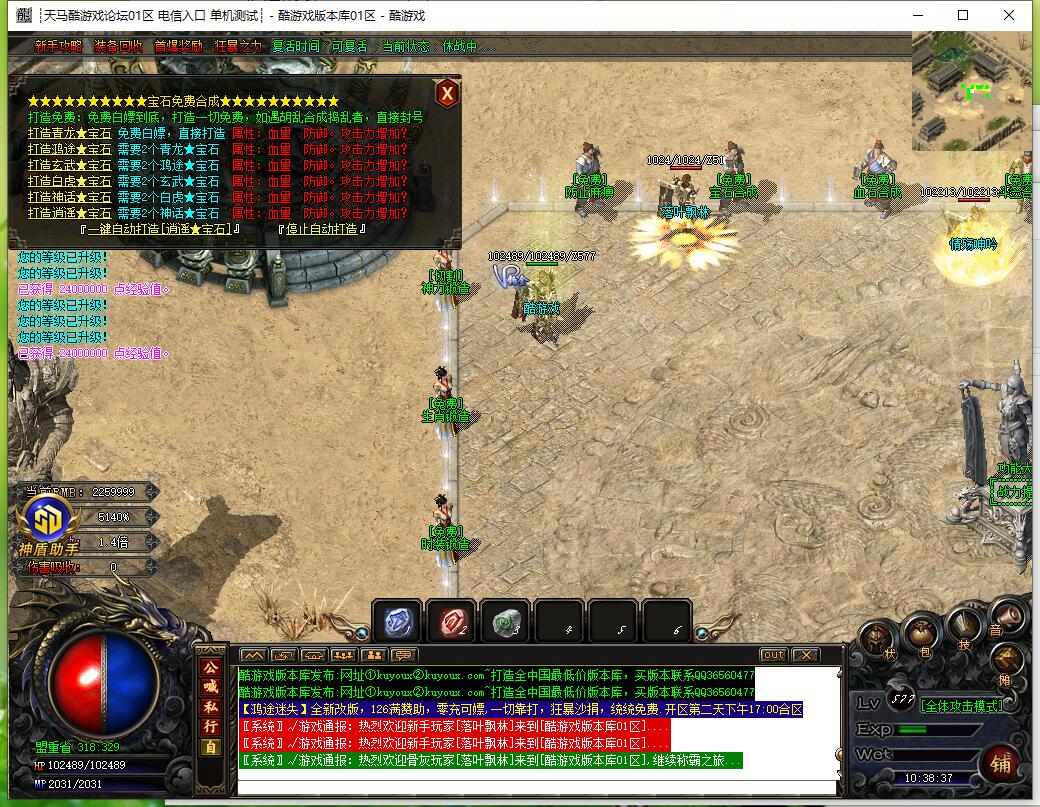
Task: Use the red gem in hotbar slot 2
Action: 451,621
